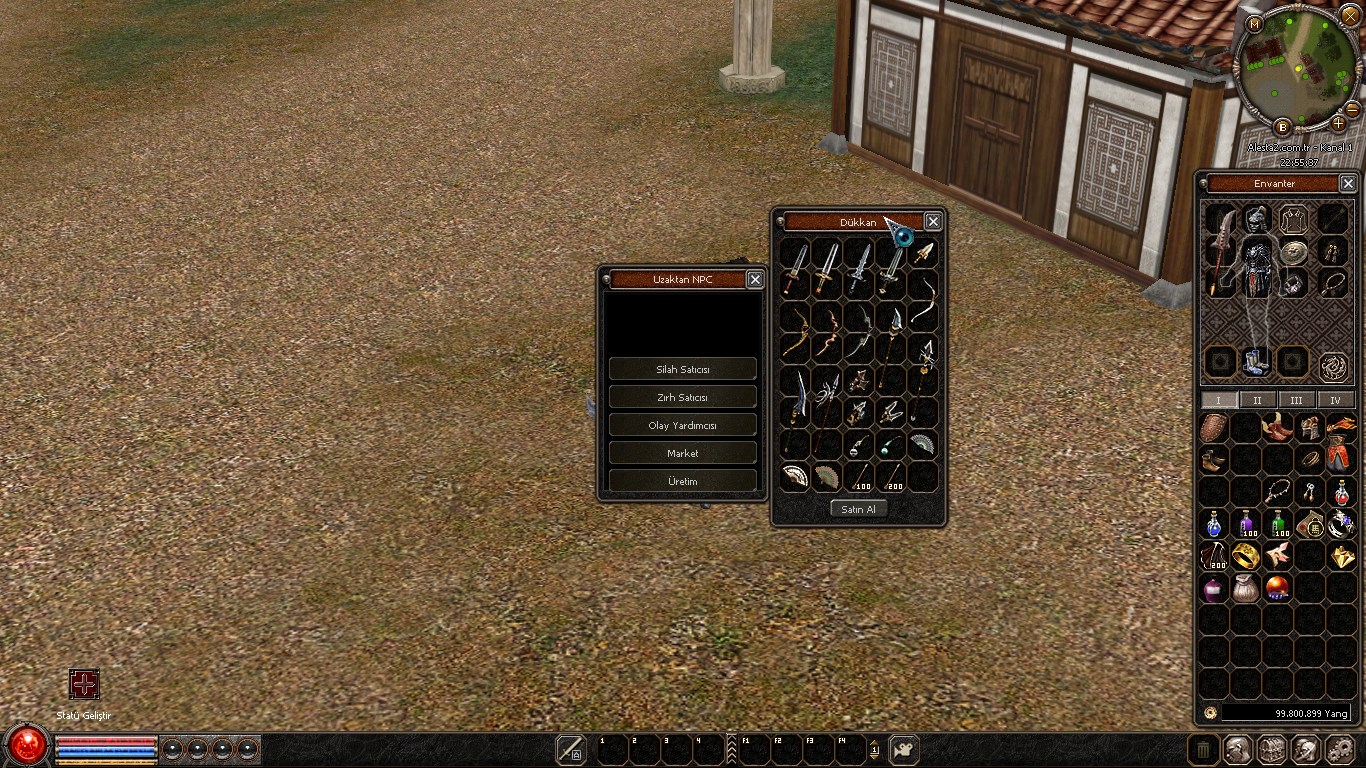Close the Dükkan shop window
The height and width of the screenshot is (768, 1366).
coord(933,222)
